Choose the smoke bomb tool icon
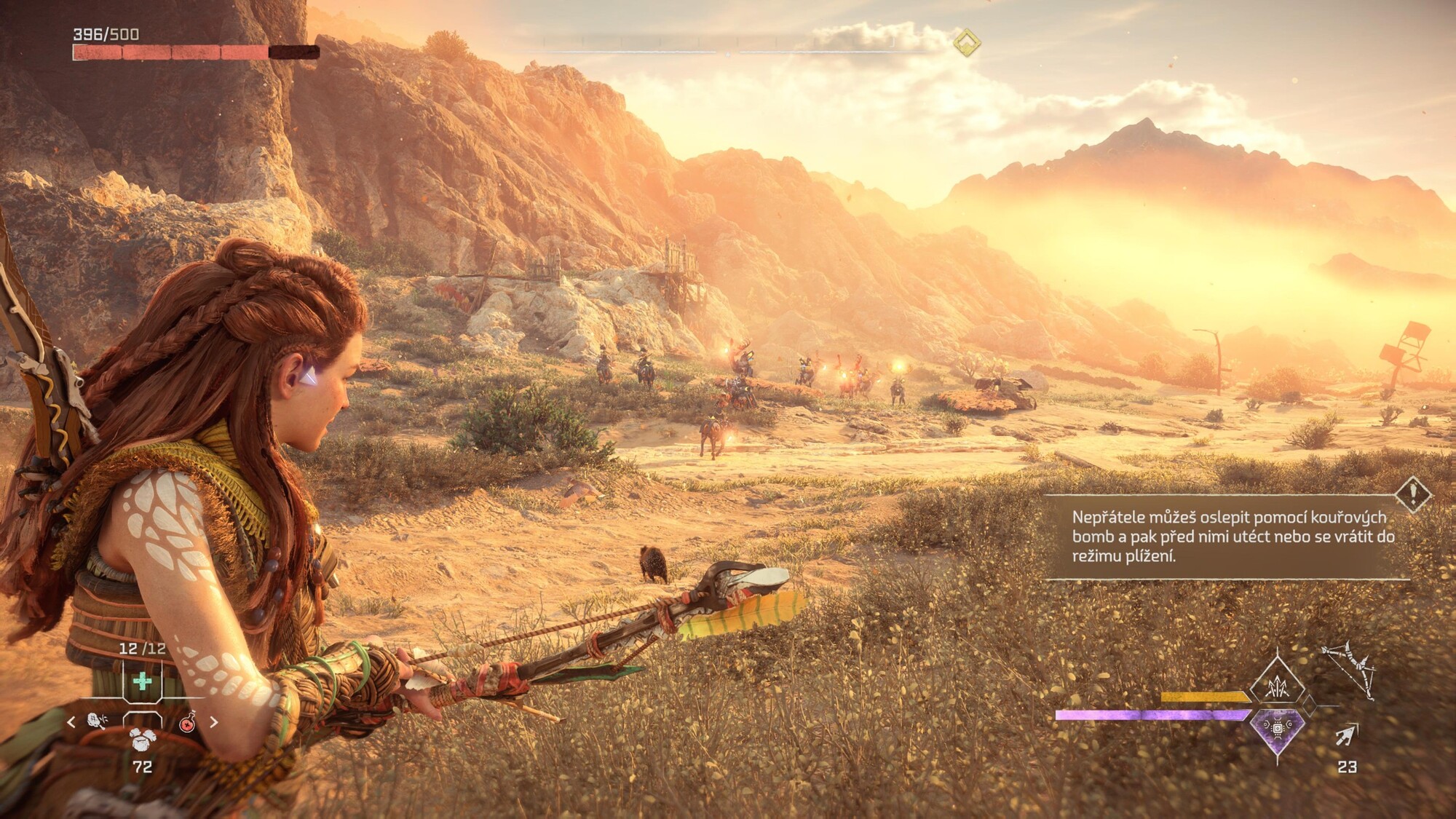Image resolution: width=1456 pixels, height=819 pixels. click(97, 721)
